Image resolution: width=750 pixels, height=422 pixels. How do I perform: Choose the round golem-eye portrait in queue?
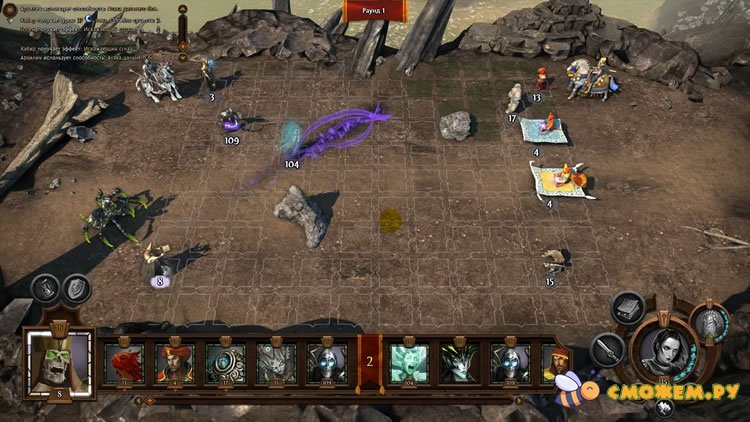(225, 362)
